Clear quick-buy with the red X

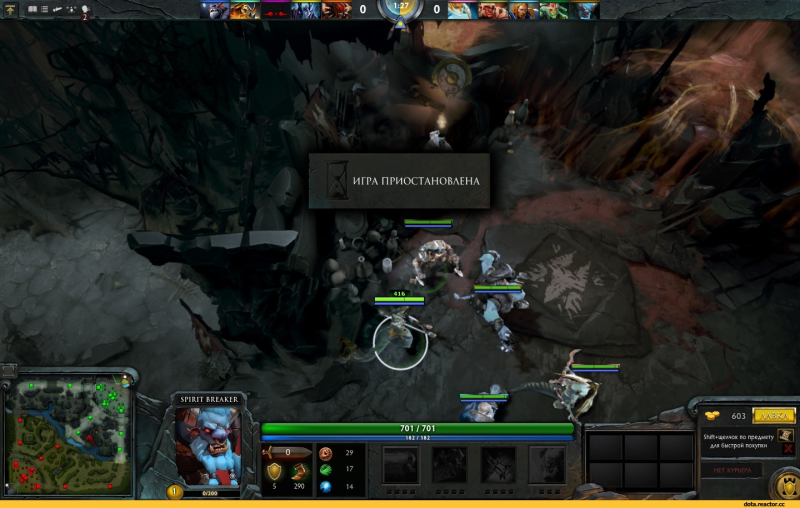point(789,451)
